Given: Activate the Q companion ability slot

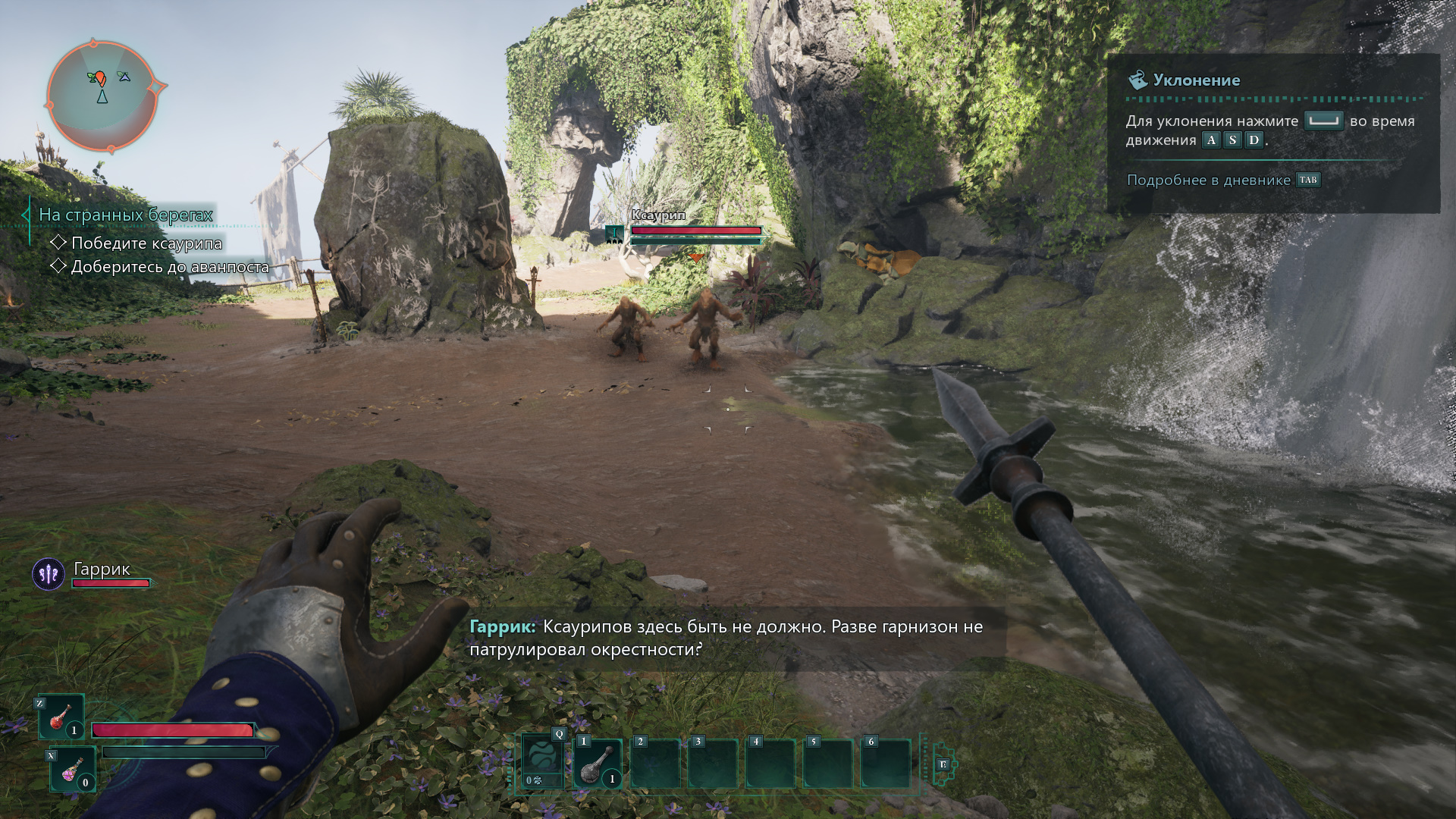Looking at the screenshot, I should (x=543, y=761).
